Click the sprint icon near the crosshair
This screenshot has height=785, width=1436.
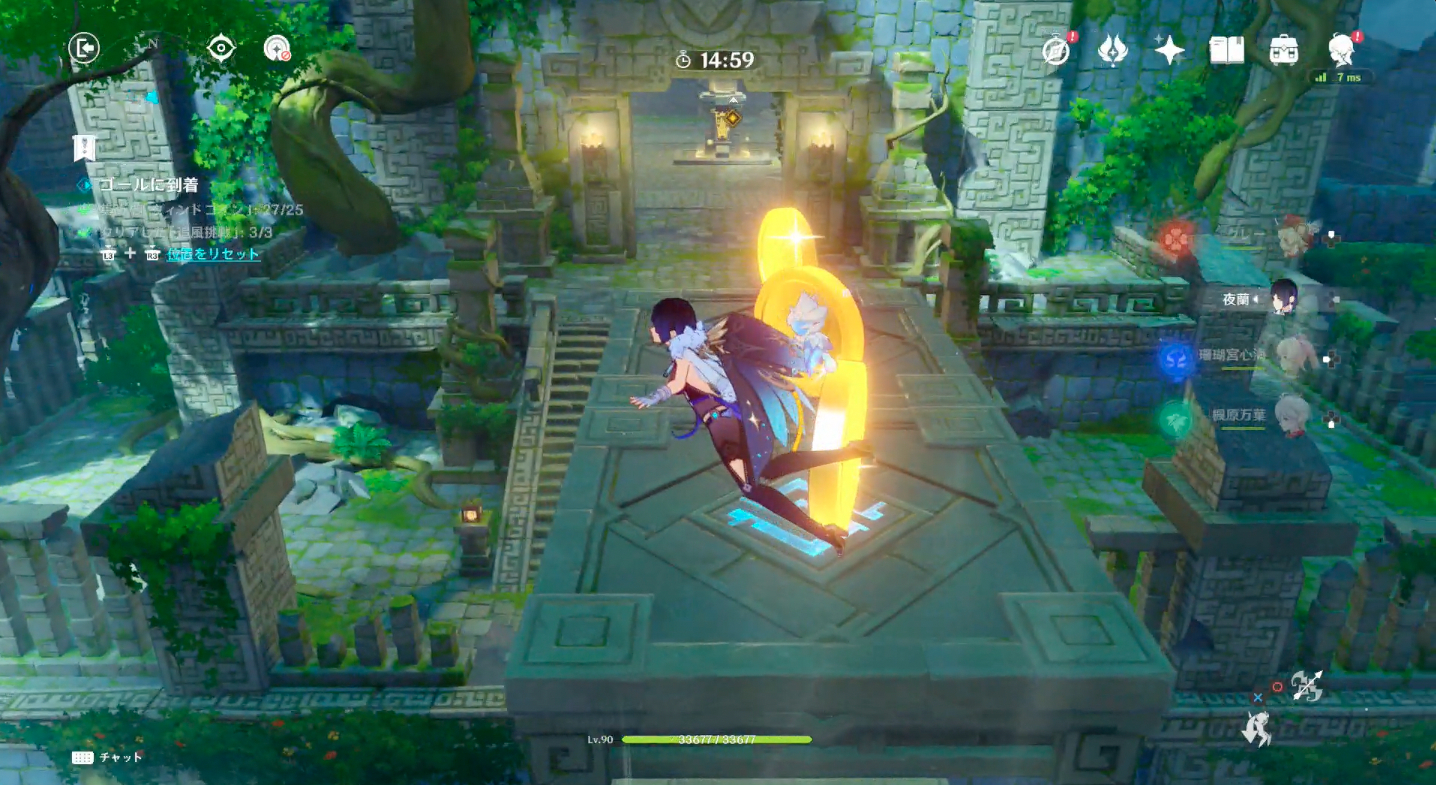(1260, 730)
